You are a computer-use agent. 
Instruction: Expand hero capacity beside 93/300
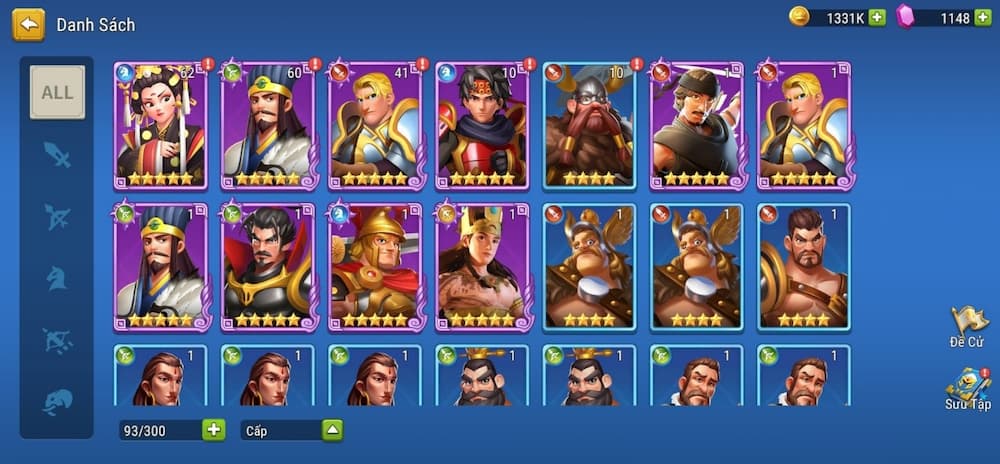point(214,430)
